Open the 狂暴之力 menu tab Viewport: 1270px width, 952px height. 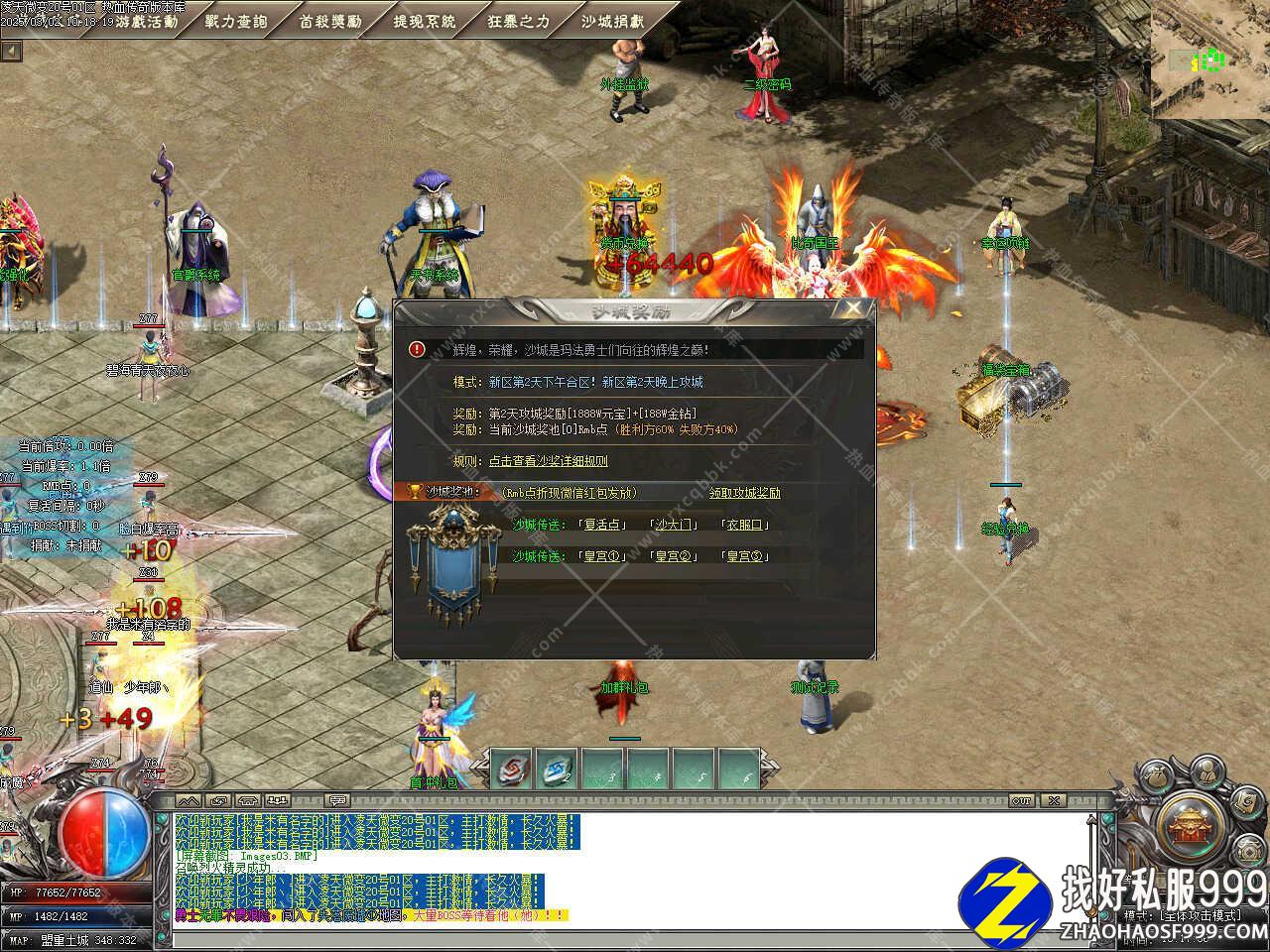click(x=519, y=21)
